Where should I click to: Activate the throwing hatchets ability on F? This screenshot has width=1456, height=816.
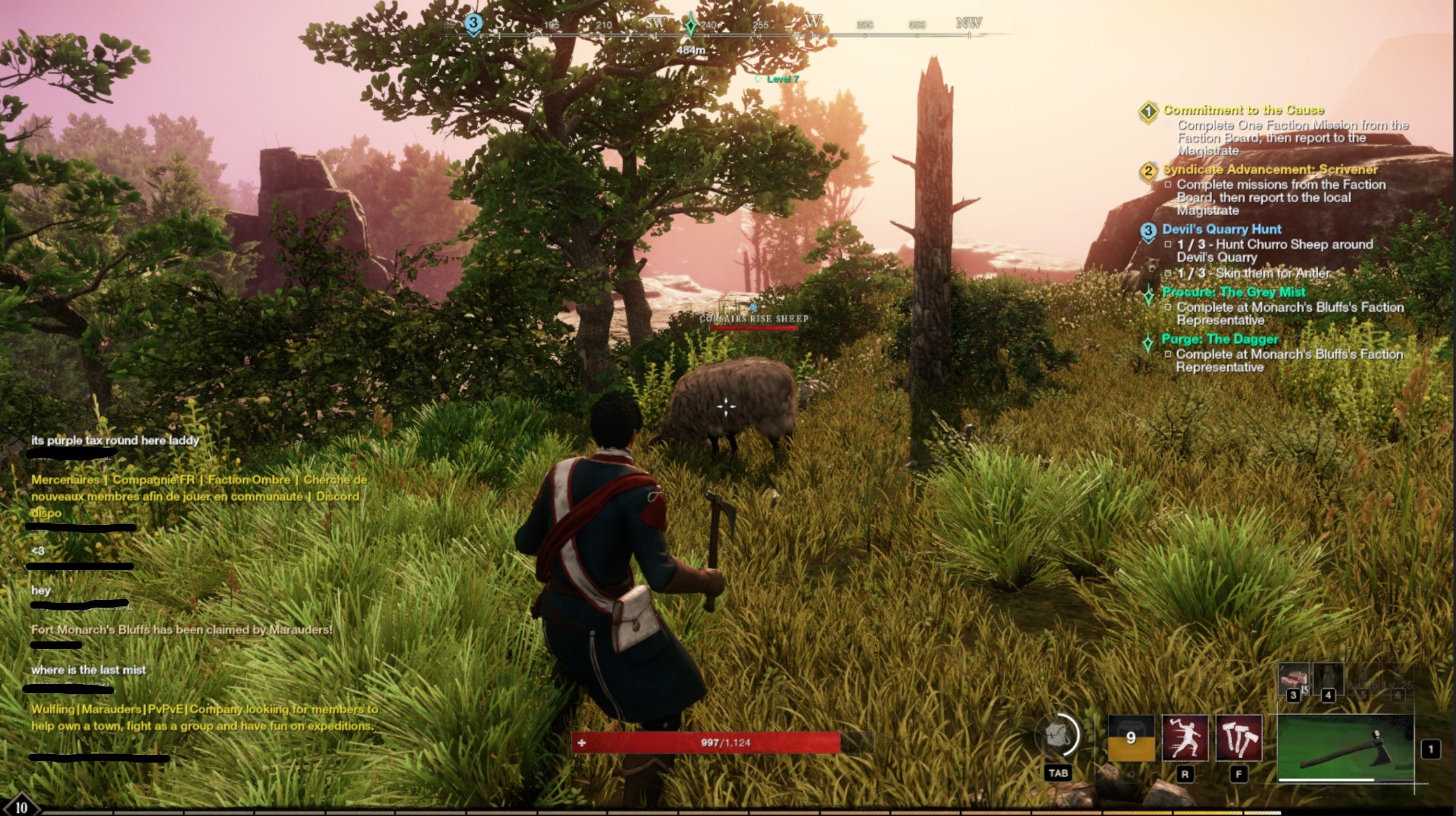[1240, 739]
